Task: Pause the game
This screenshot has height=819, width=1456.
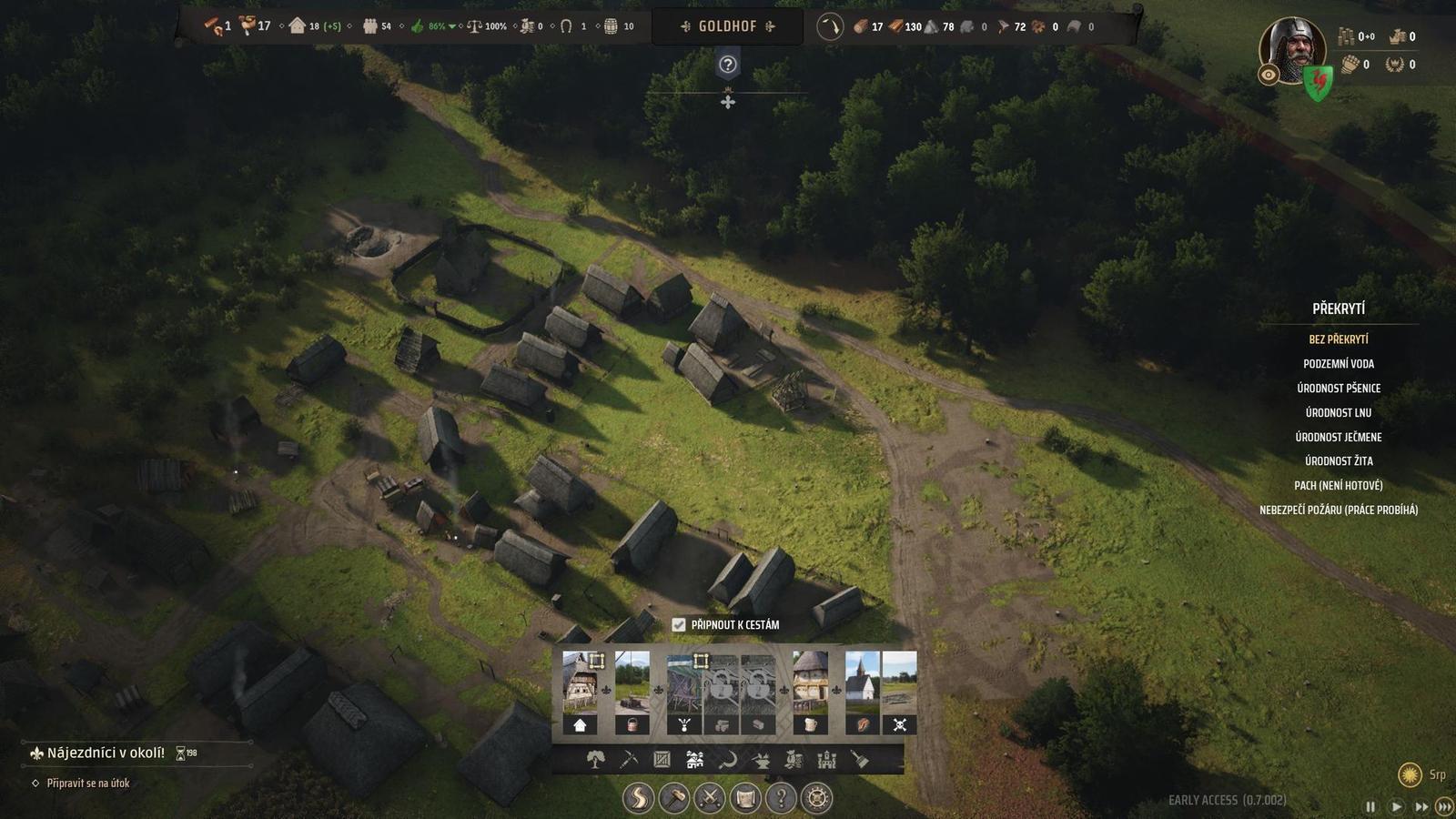Action: (x=1370, y=806)
